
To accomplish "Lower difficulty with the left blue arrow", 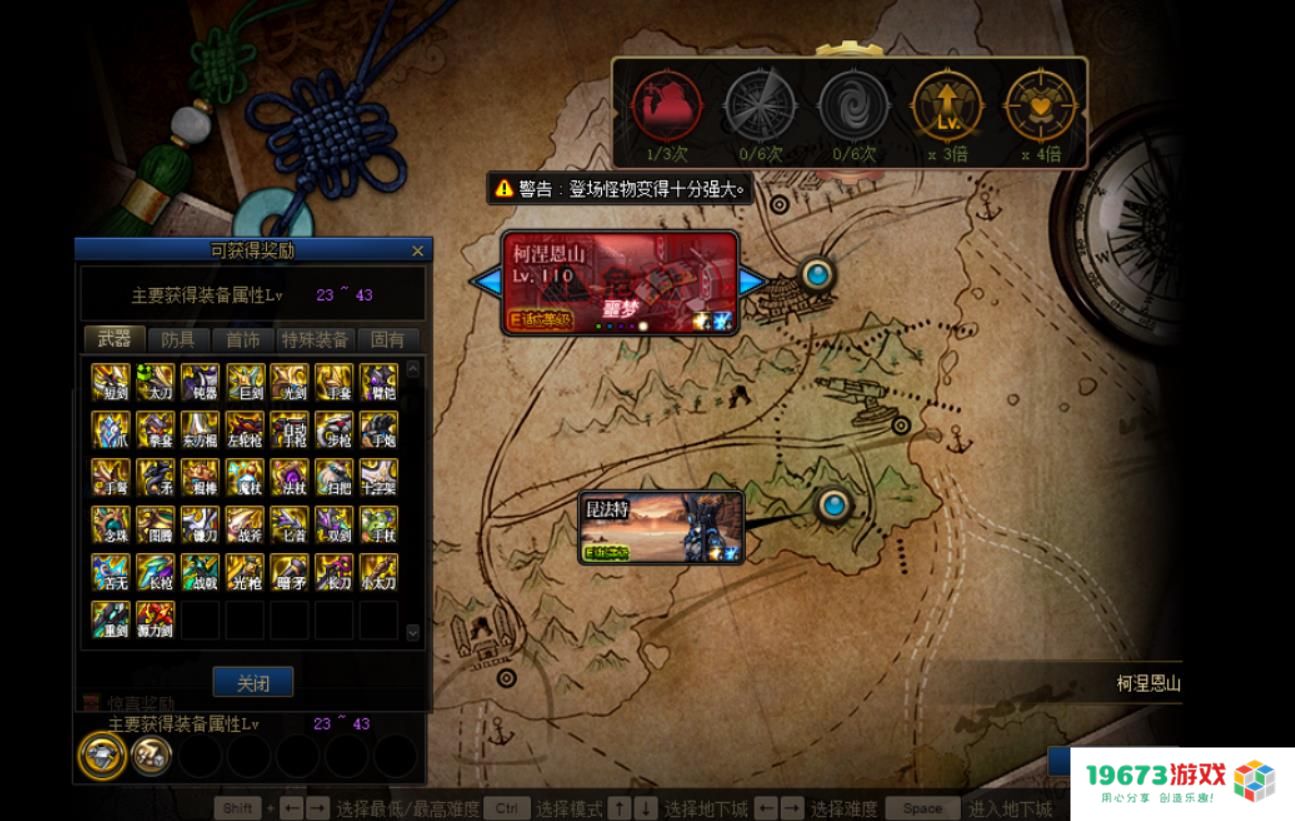I will (x=485, y=283).
